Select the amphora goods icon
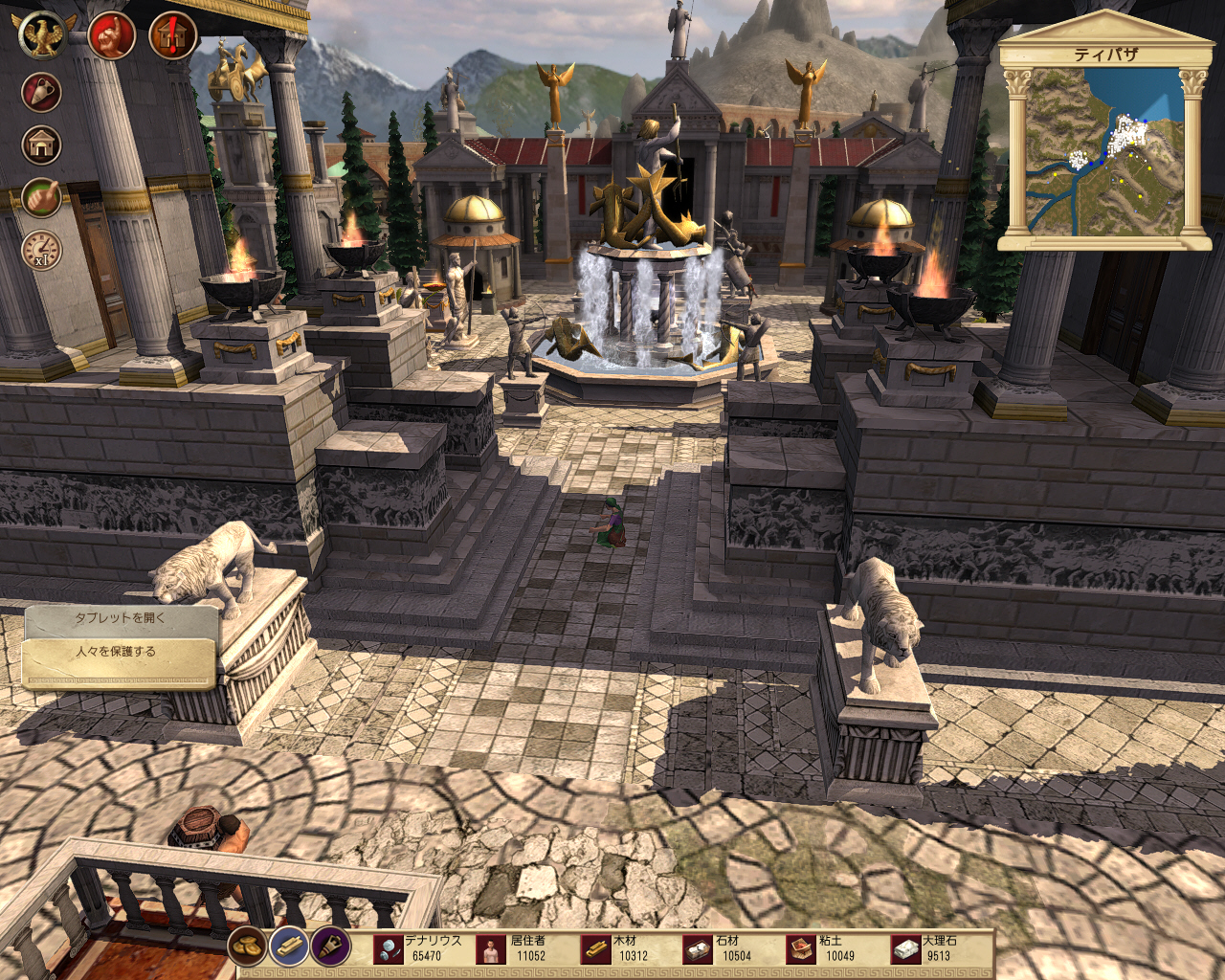 pyautogui.click(x=41, y=93)
